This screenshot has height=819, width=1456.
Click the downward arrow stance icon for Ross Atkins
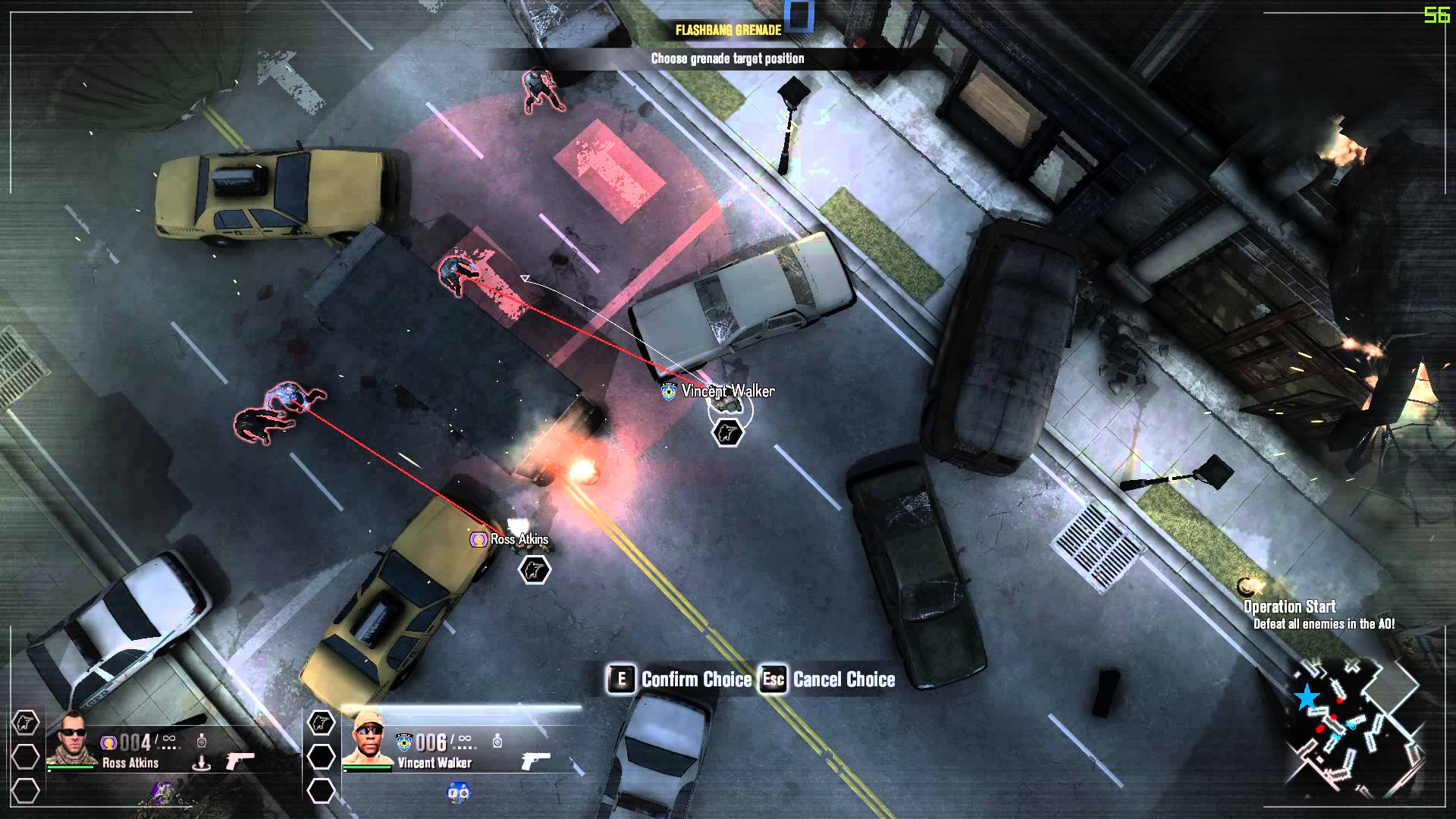(202, 762)
